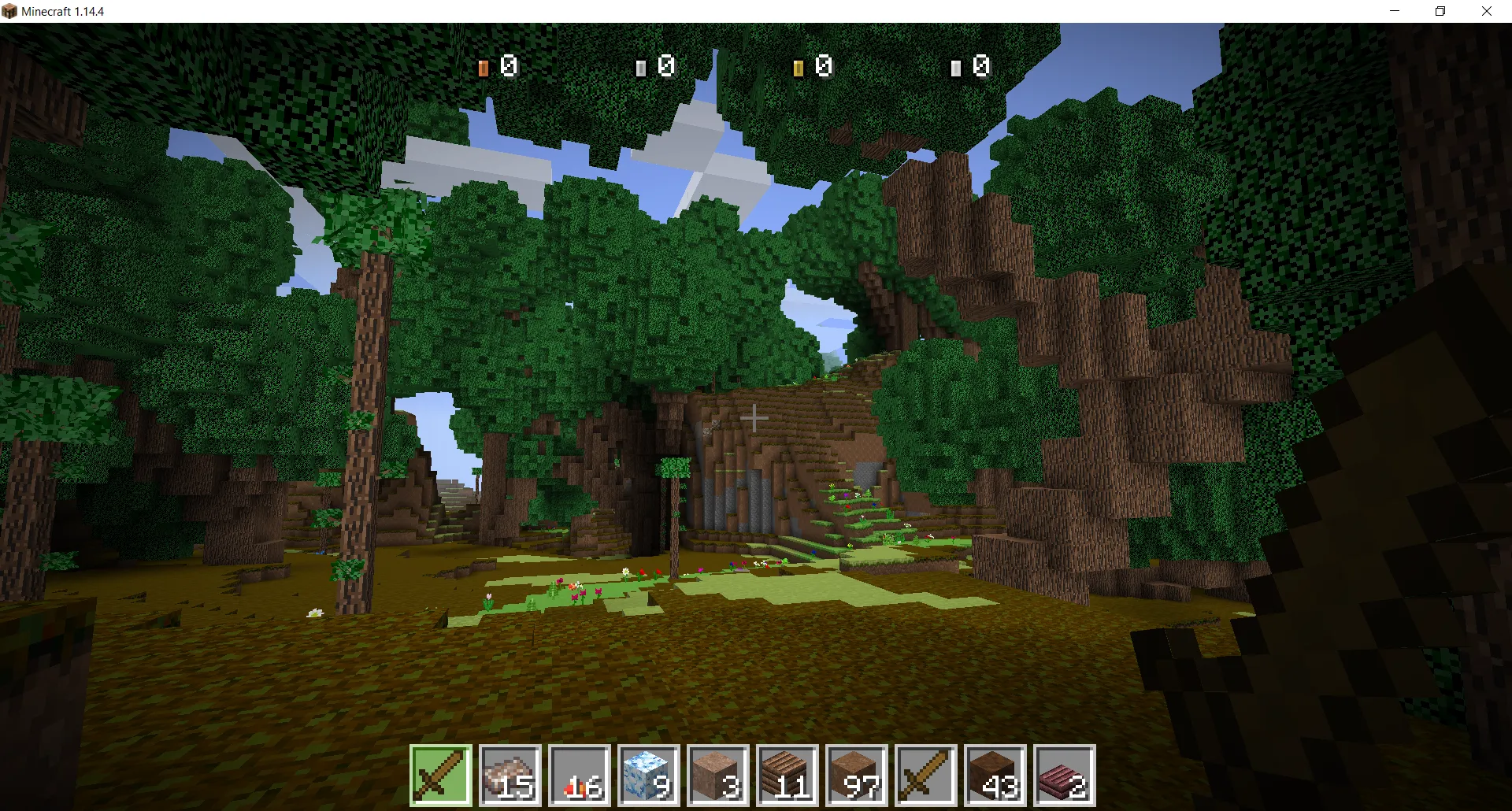
Task: Select the wooden sword in the first hotbar slot
Action: tap(439, 776)
